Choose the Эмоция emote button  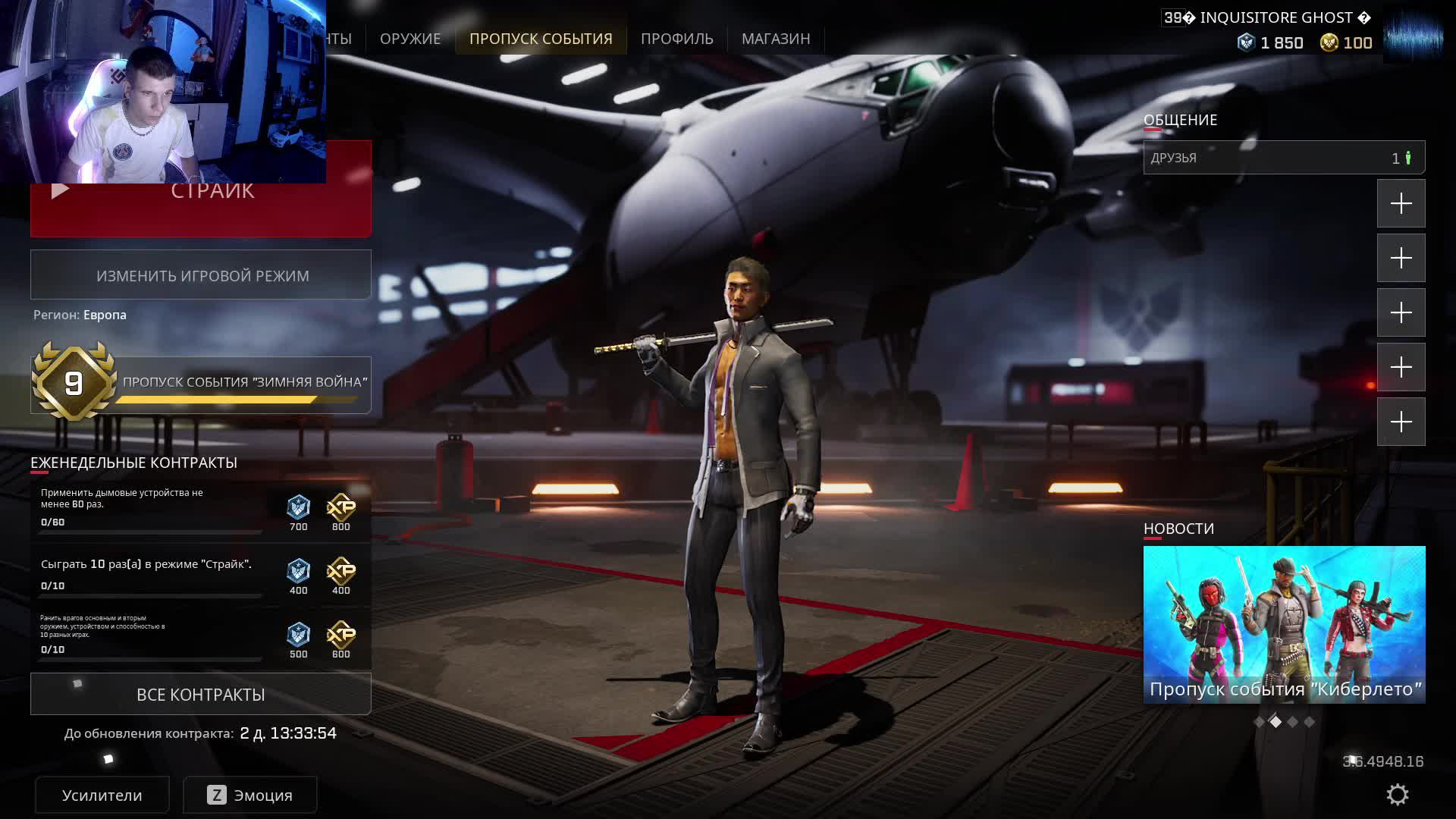(x=250, y=795)
